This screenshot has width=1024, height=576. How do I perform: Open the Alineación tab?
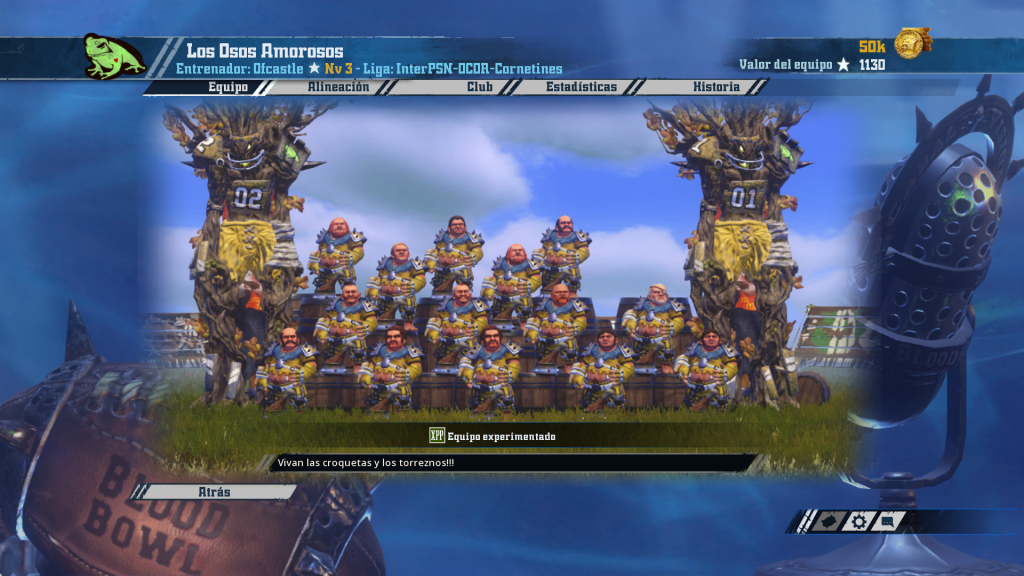coord(337,87)
